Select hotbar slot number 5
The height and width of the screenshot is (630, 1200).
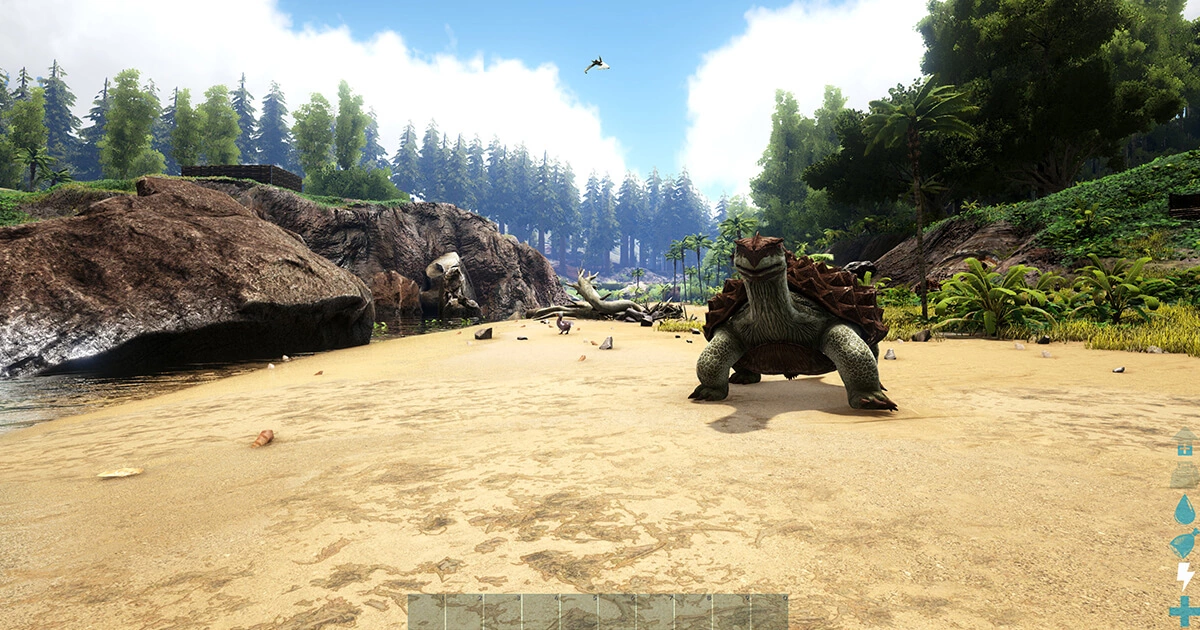click(579, 612)
